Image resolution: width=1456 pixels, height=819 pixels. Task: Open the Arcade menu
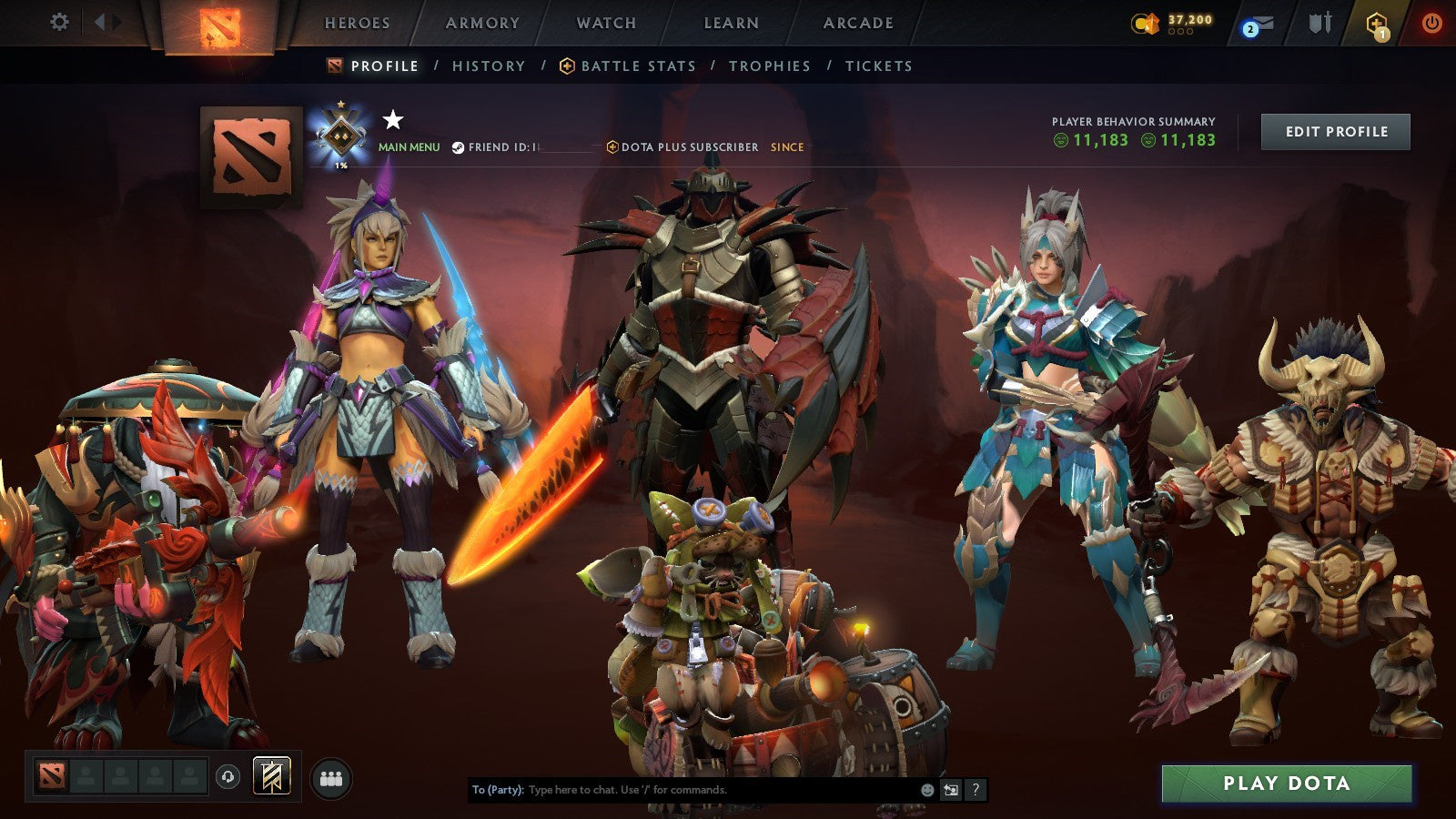[856, 23]
